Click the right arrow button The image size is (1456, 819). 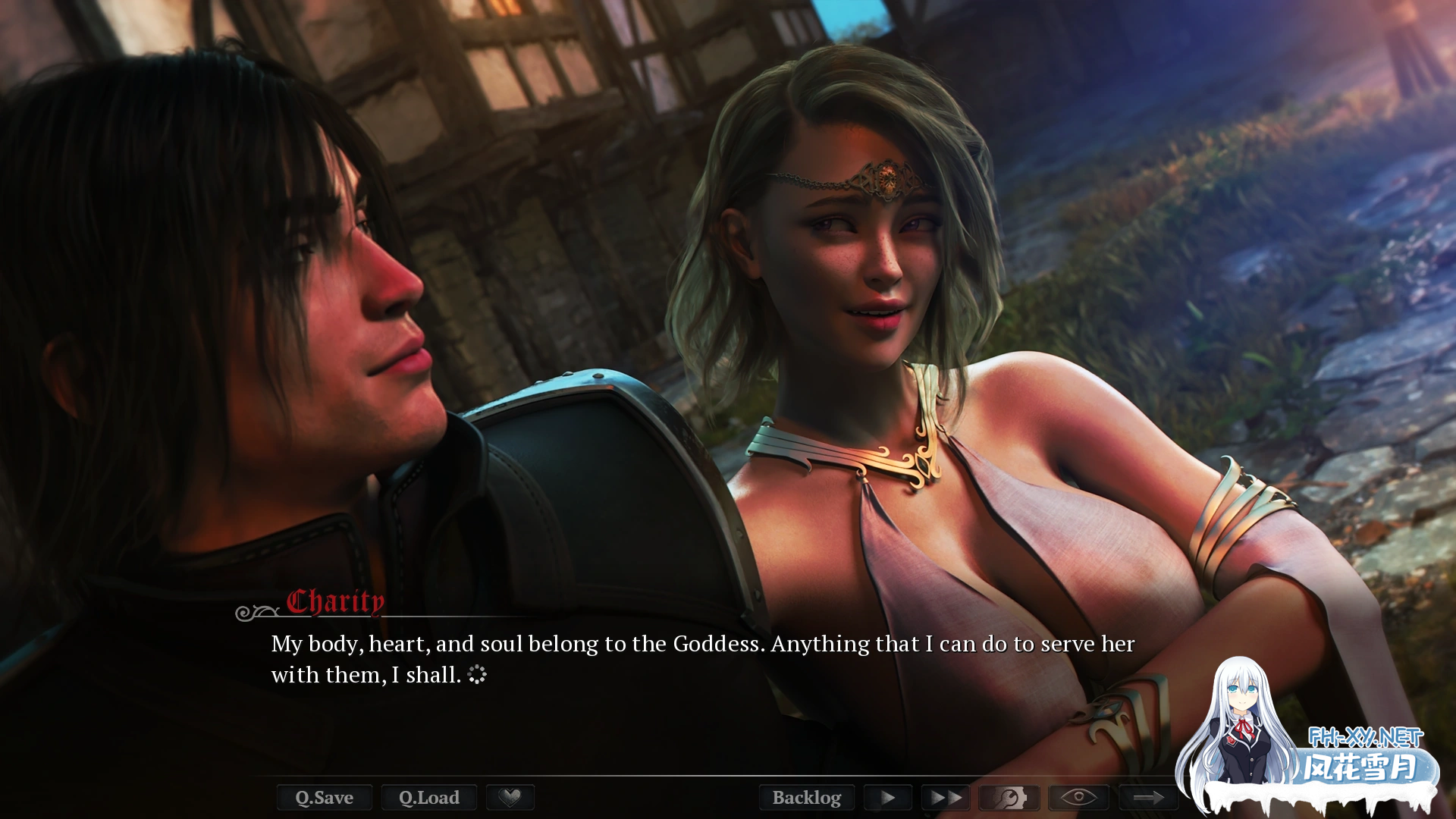pyautogui.click(x=1148, y=797)
